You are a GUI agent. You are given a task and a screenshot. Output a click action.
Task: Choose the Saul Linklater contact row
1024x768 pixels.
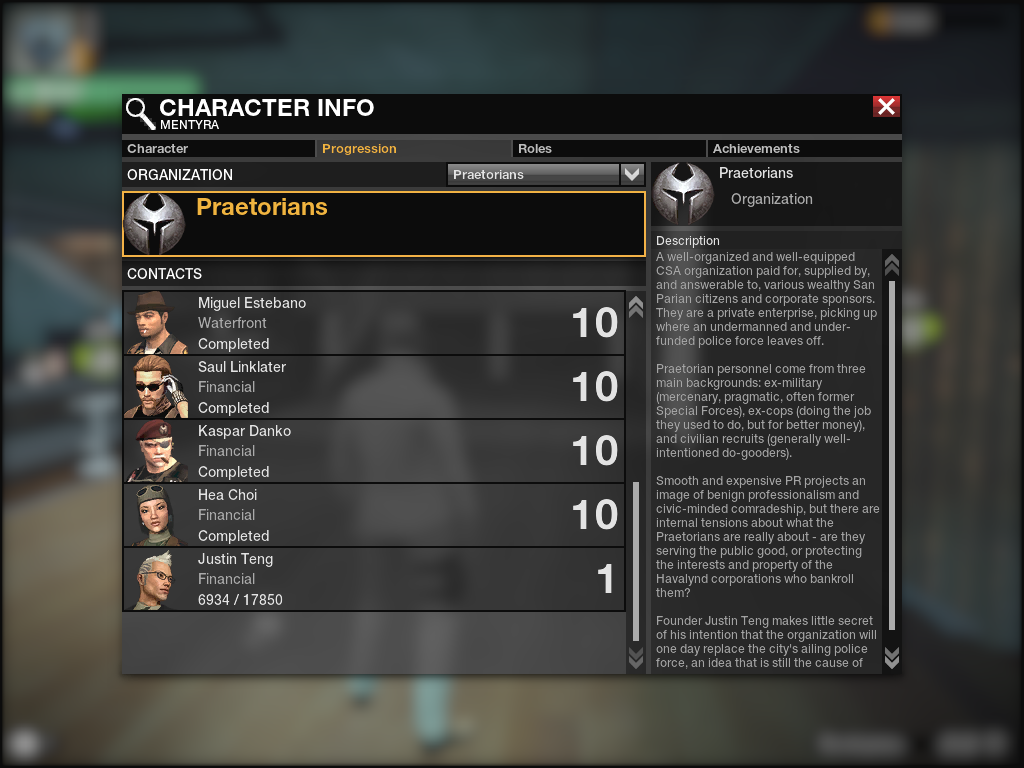[373, 387]
